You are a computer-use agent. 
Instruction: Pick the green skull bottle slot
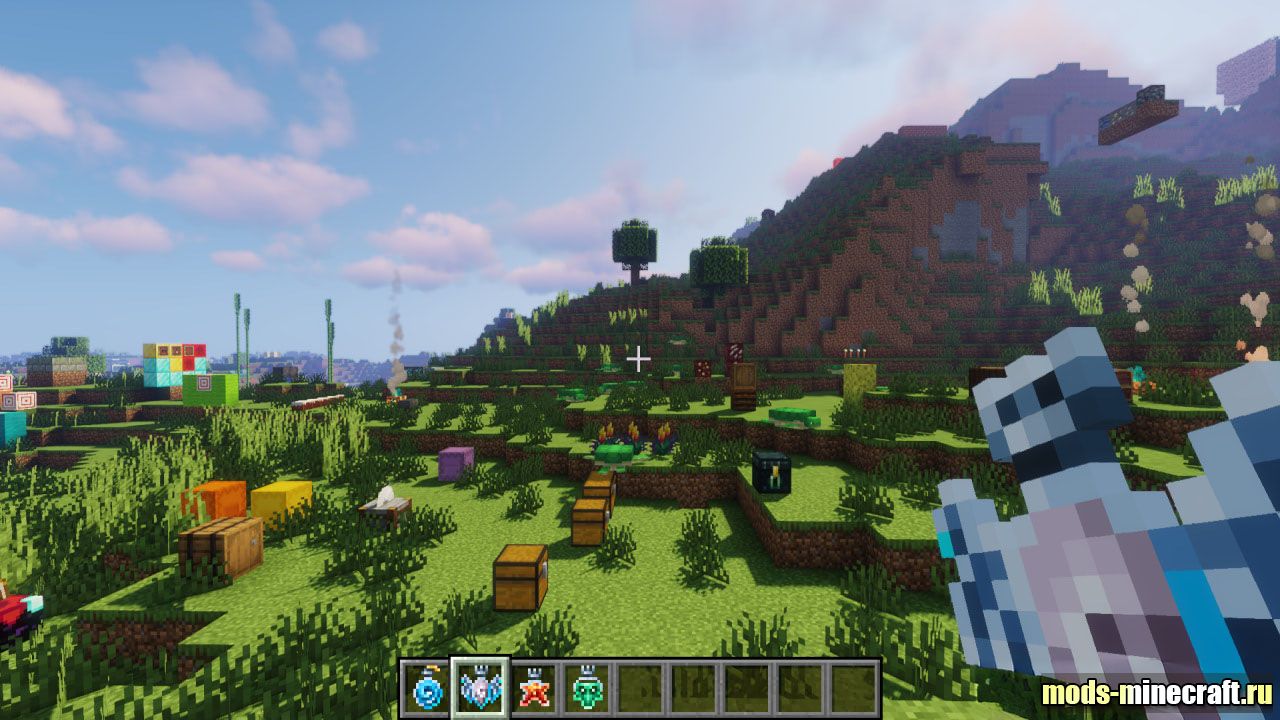[x=588, y=688]
